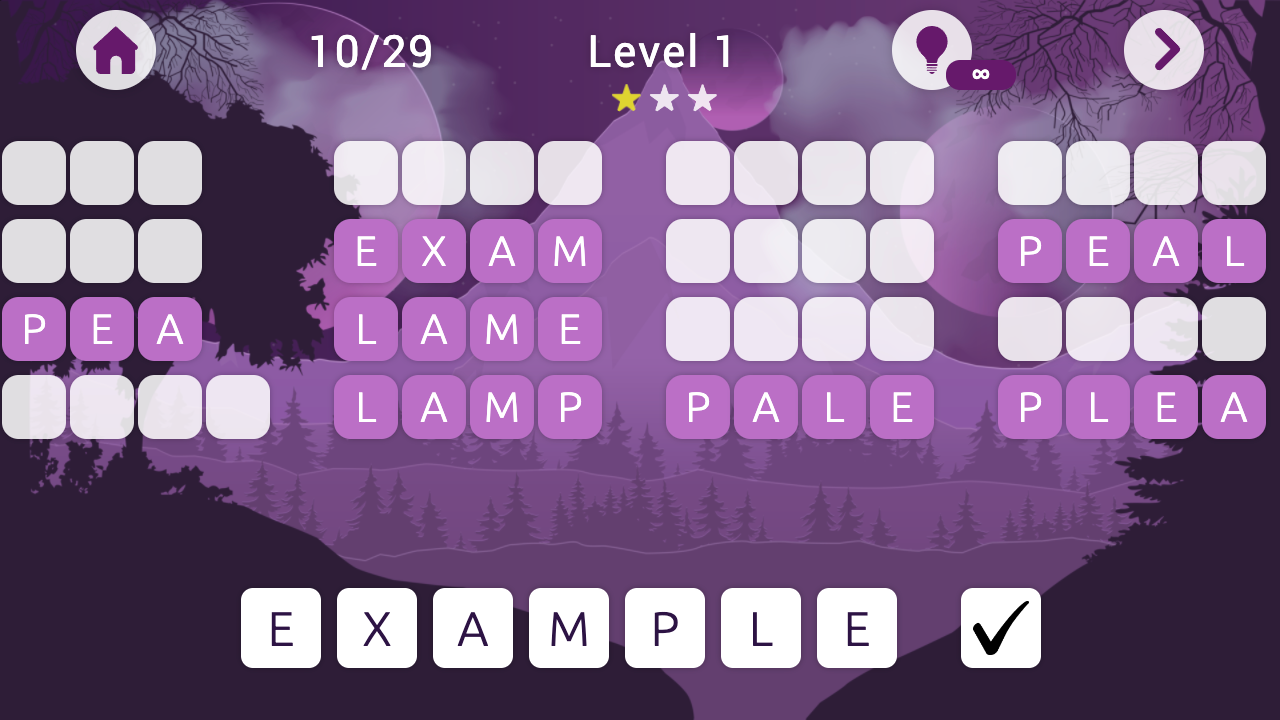Click the yellow filled star
Image resolution: width=1280 pixels, height=720 pixels.
coord(625,98)
